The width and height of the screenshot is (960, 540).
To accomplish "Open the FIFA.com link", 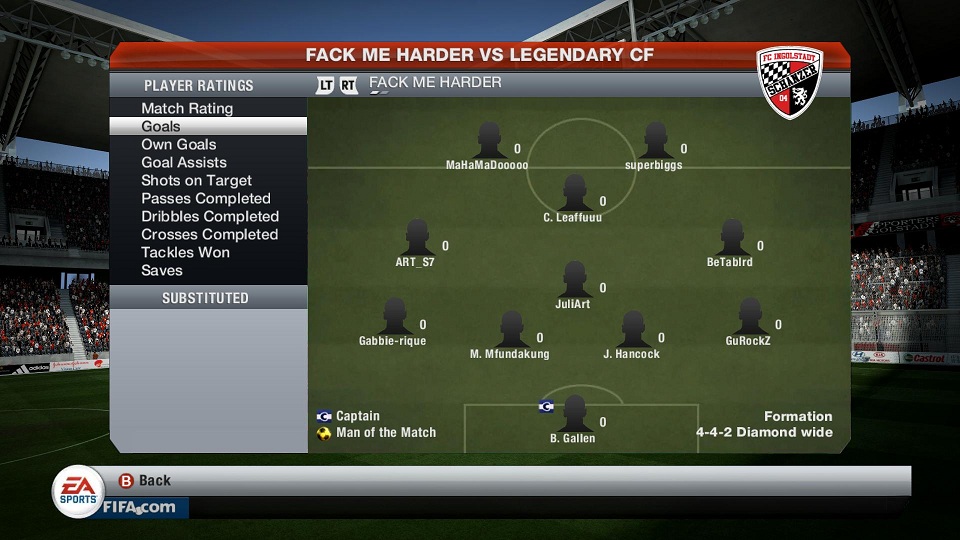I will (138, 507).
